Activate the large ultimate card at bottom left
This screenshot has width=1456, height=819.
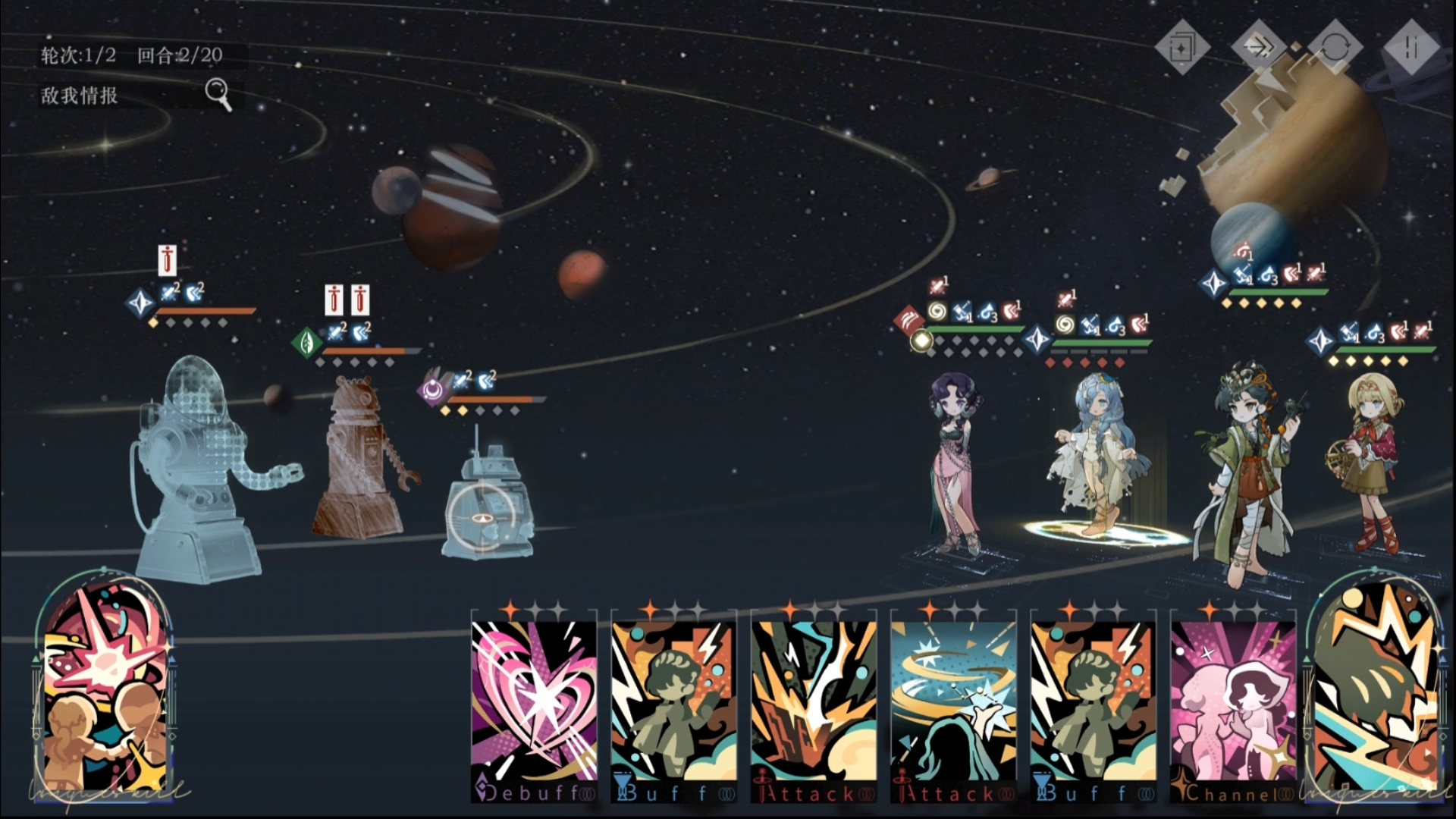(105, 682)
